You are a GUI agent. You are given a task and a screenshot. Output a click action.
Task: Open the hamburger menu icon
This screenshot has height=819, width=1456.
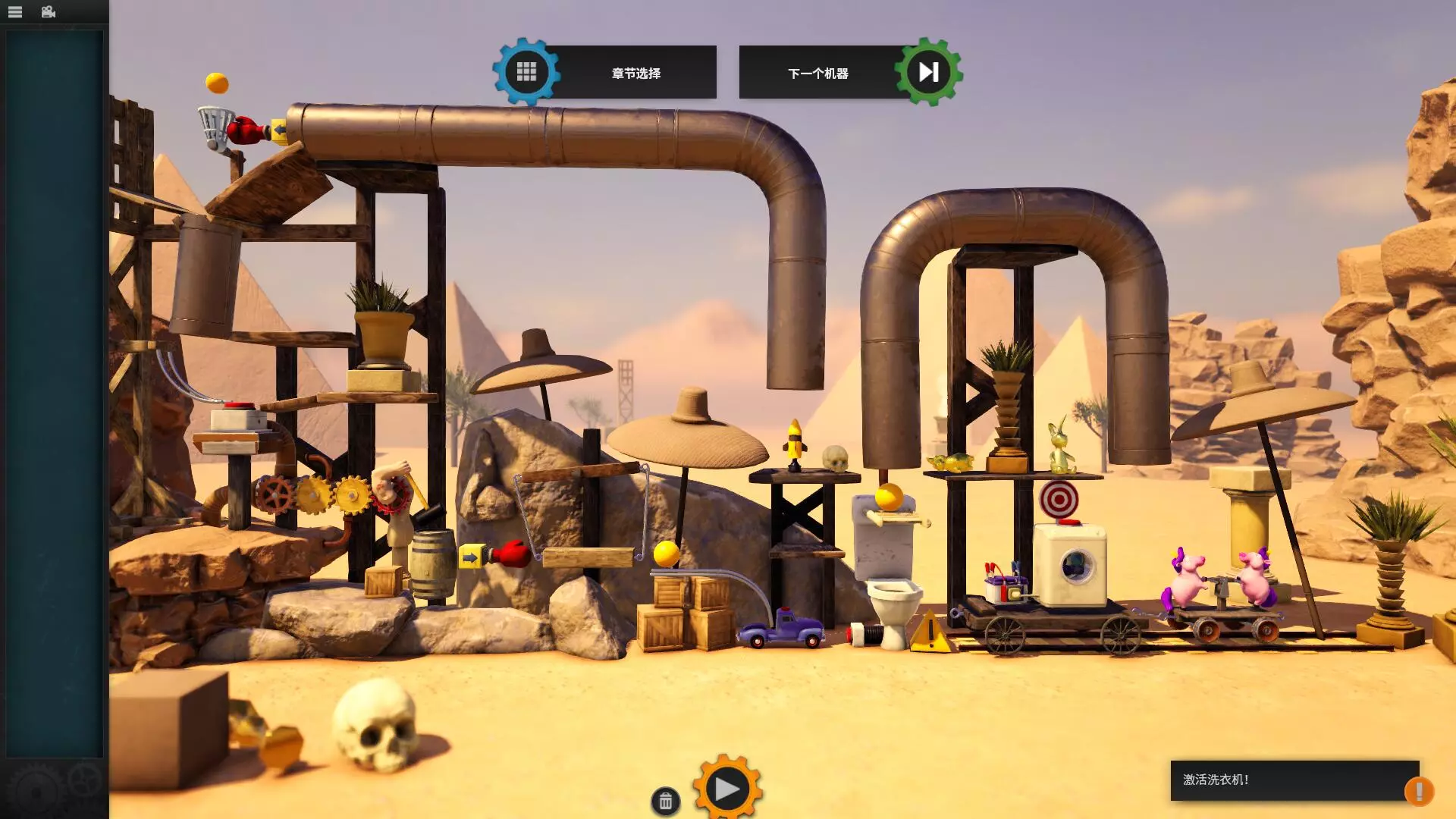coord(15,12)
